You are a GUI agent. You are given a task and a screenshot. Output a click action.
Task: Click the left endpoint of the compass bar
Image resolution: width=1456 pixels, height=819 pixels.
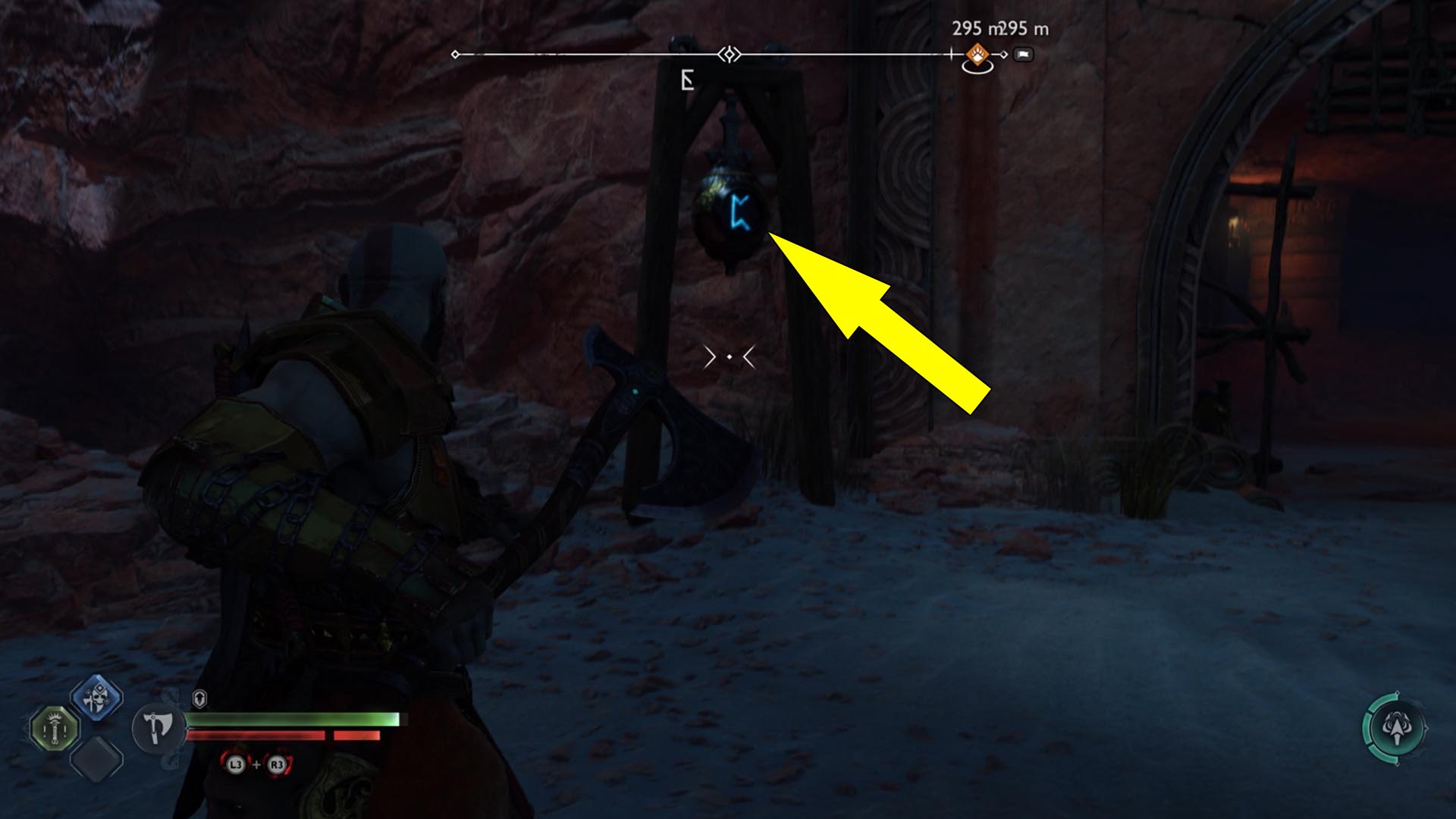456,54
